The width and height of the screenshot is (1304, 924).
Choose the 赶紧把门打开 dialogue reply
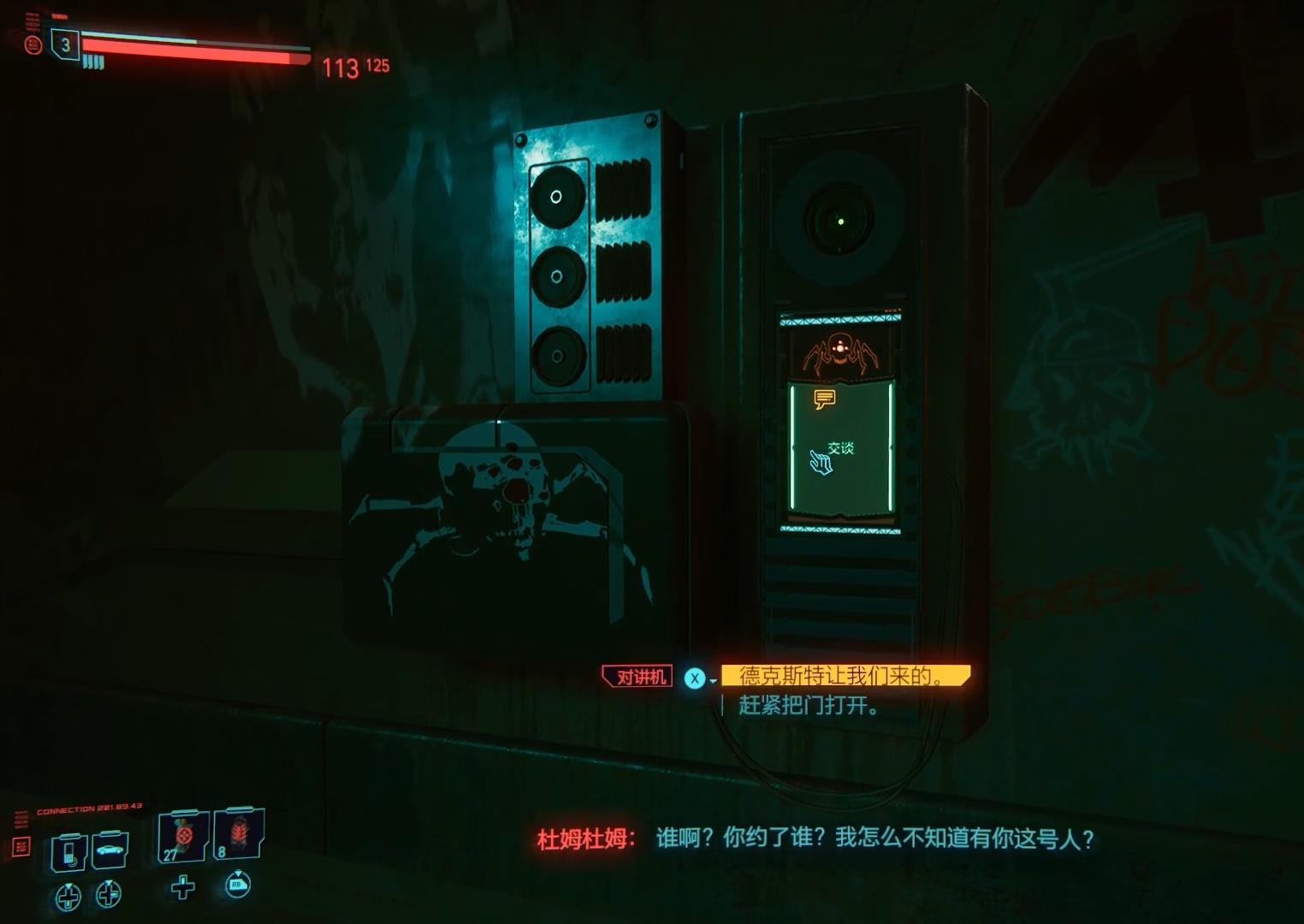(x=806, y=706)
